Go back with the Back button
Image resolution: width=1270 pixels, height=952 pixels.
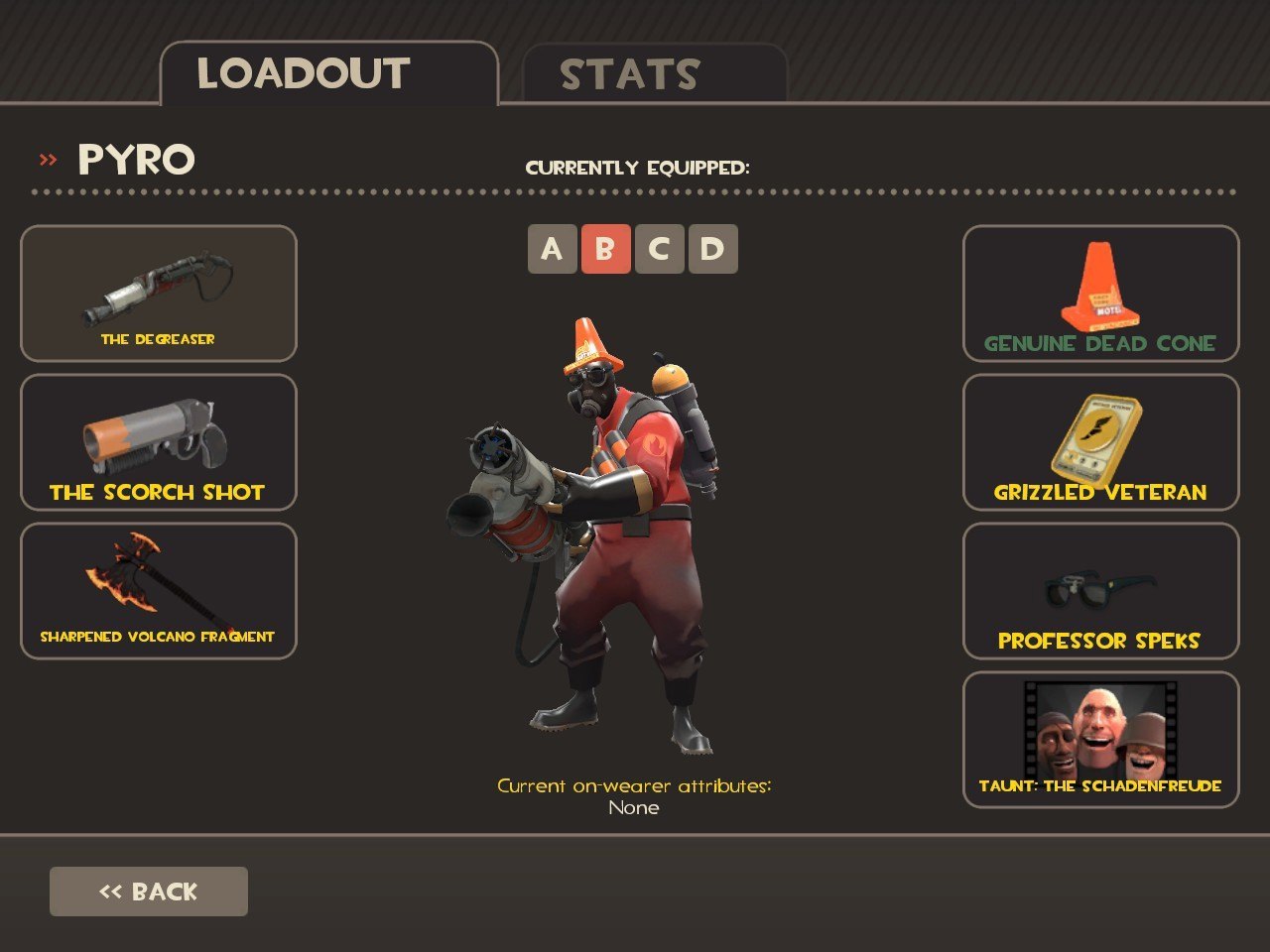[149, 892]
